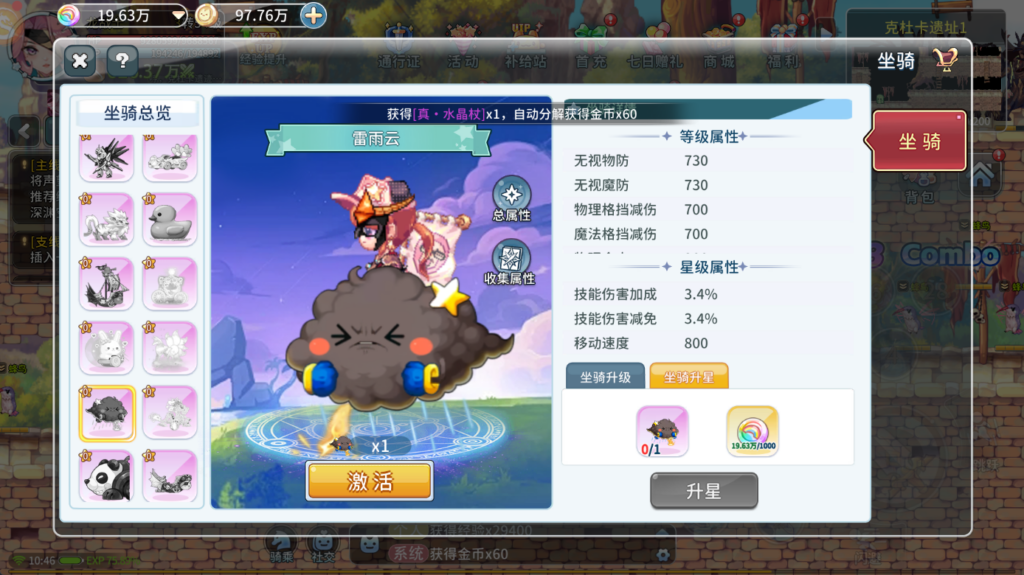1024x575 pixels.
Task: Choose the rubber duck mount
Action: 169,220
